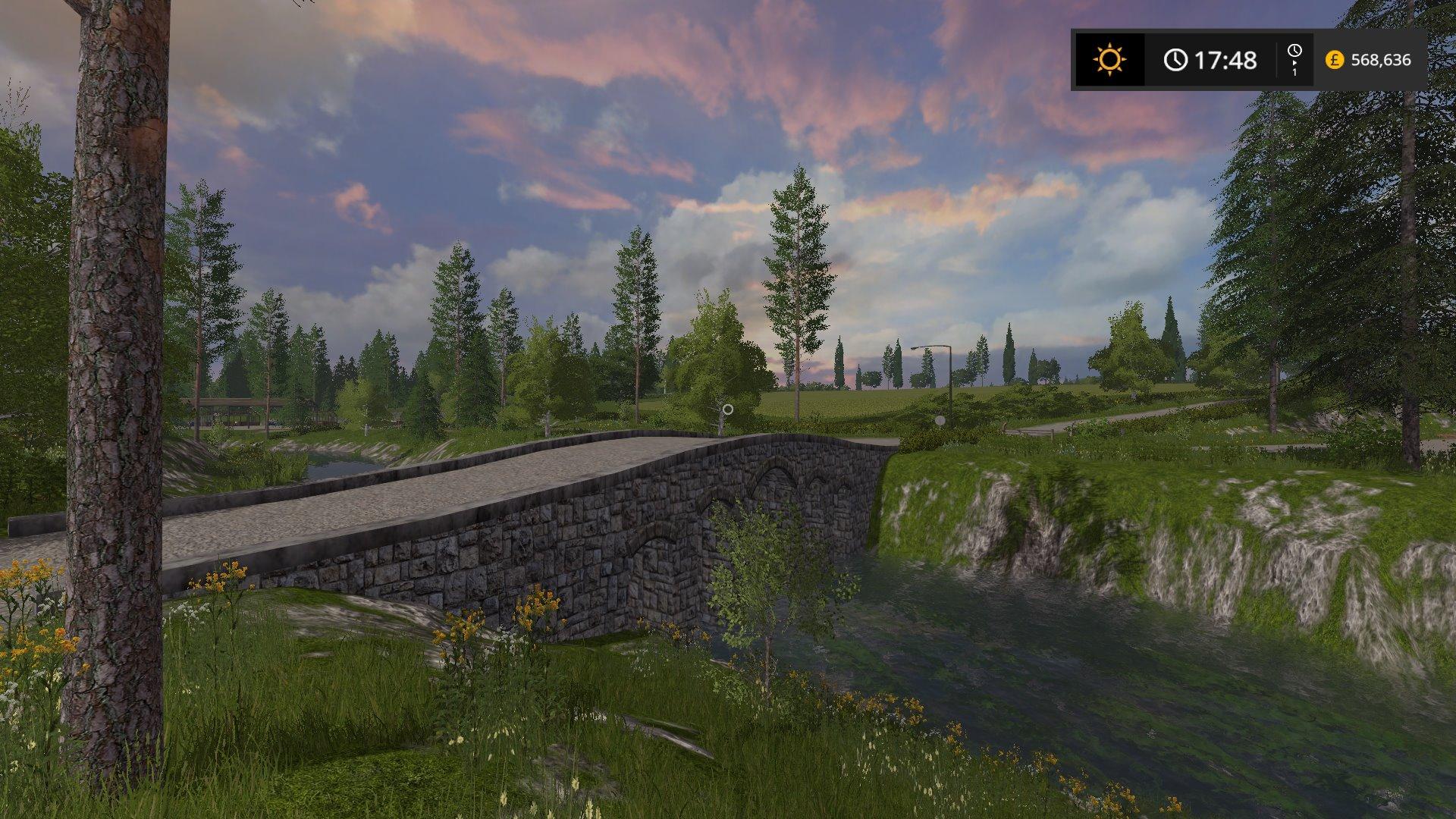Click the sunny weather icon
Screen dimensions: 1456x819
tap(1109, 60)
